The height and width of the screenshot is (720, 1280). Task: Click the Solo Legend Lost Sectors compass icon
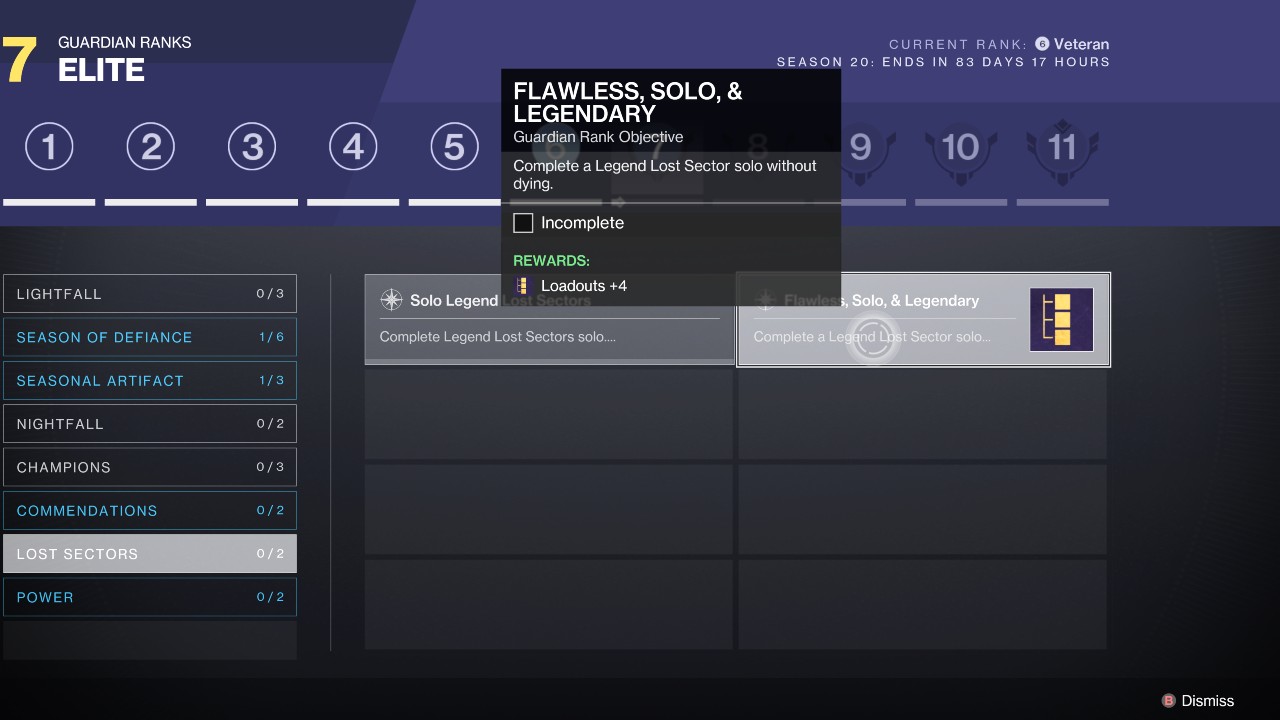(390, 300)
